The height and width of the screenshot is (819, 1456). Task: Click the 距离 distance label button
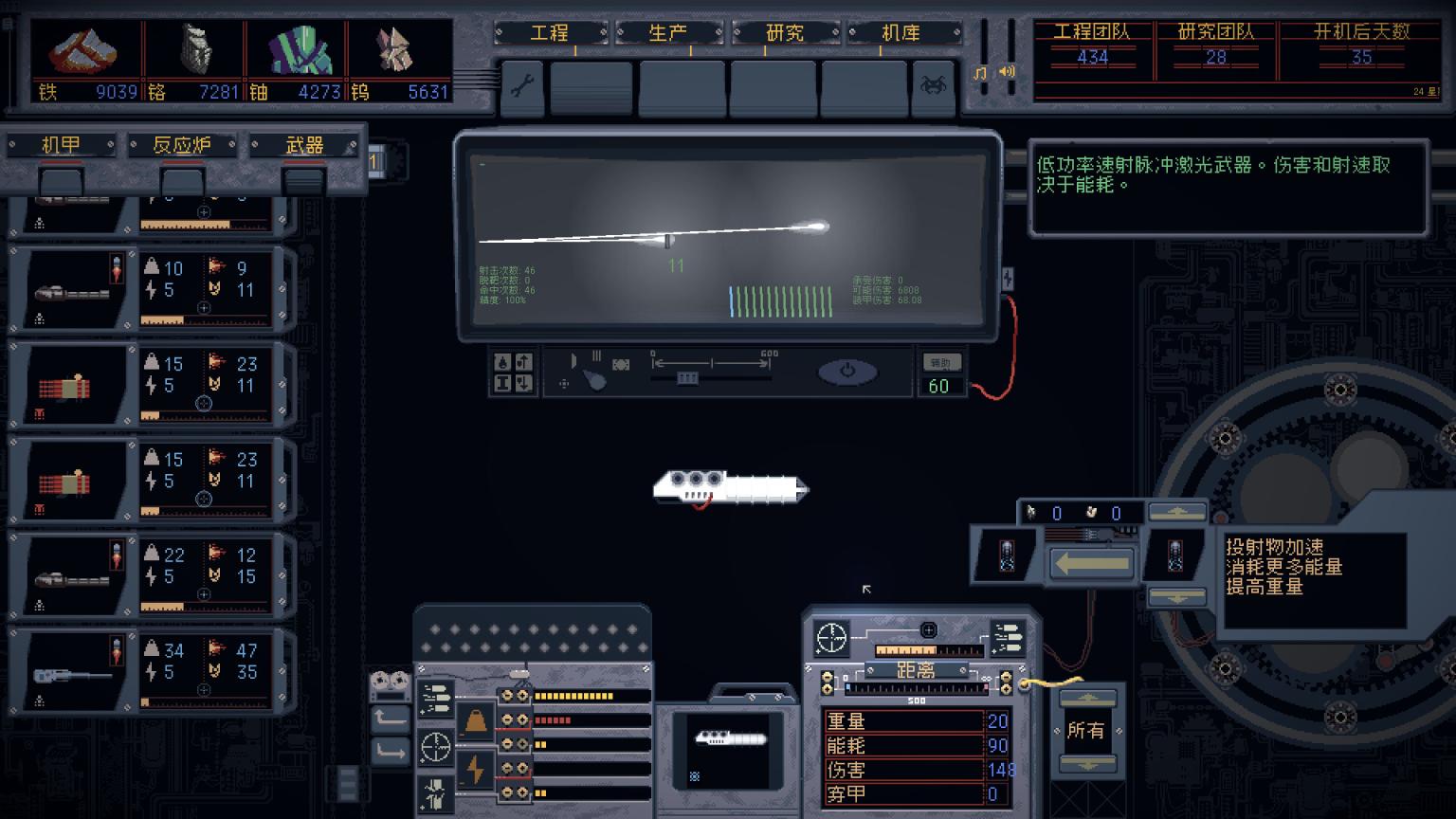(x=915, y=670)
